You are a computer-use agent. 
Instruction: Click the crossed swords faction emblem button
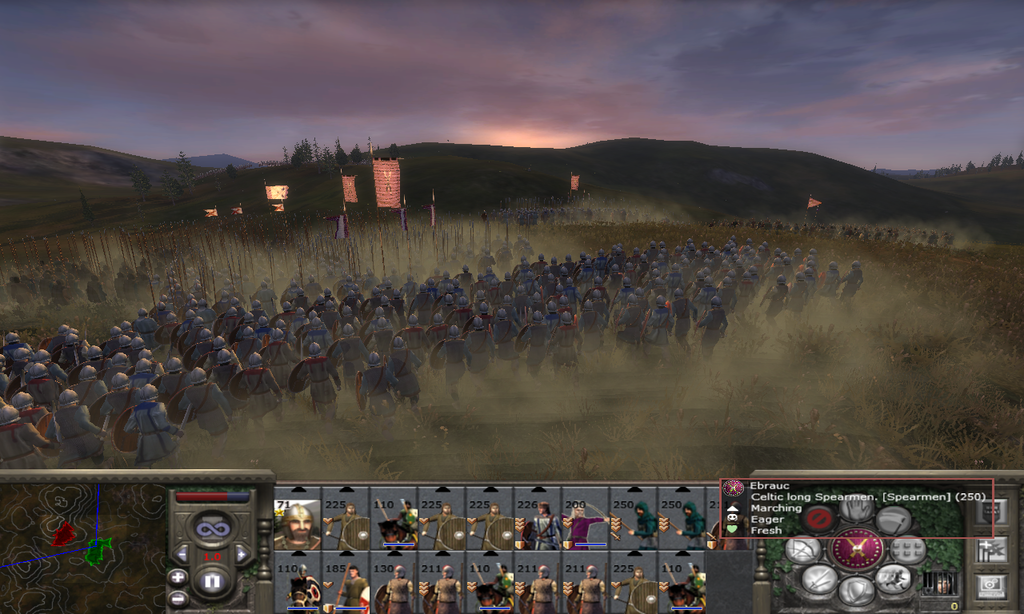(857, 548)
